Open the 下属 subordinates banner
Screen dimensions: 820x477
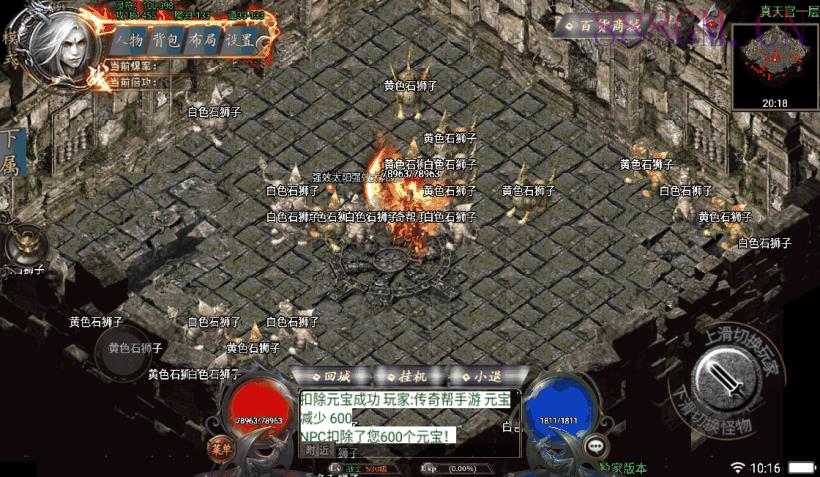click(x=12, y=152)
